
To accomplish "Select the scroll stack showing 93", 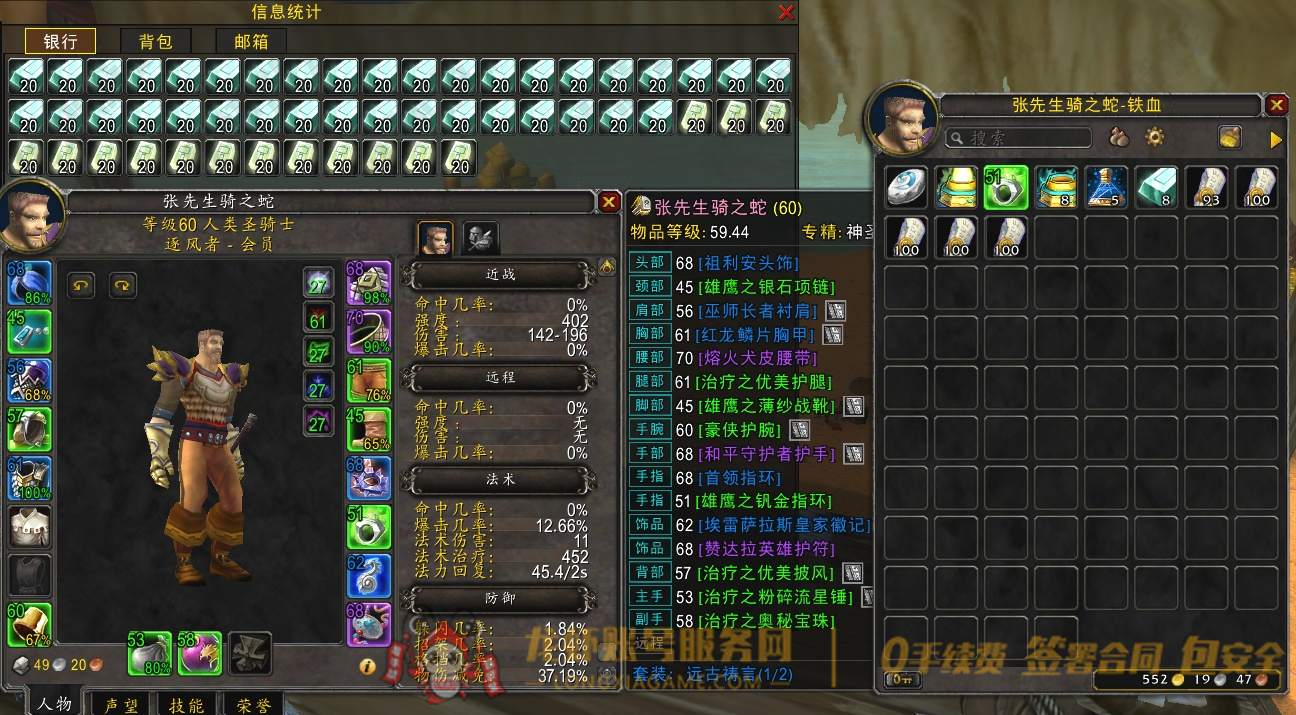I will tap(1207, 188).
